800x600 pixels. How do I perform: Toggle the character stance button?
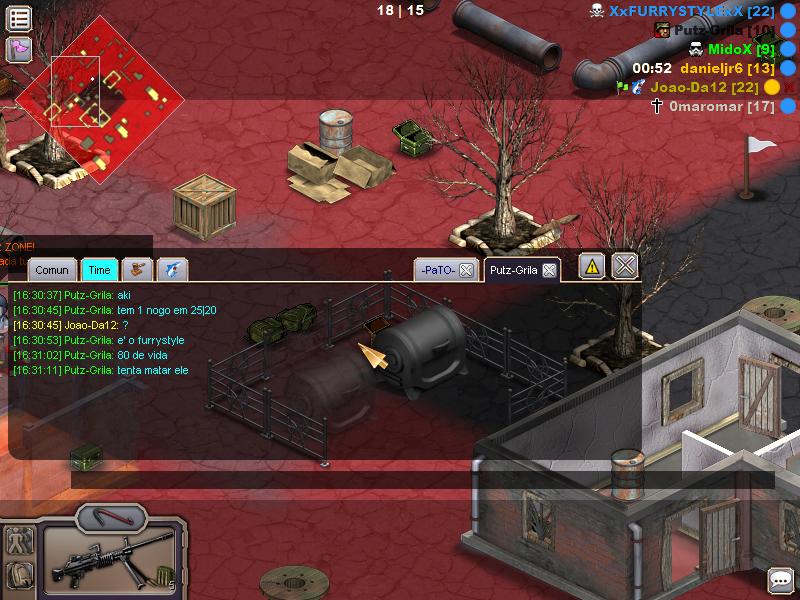point(19,543)
